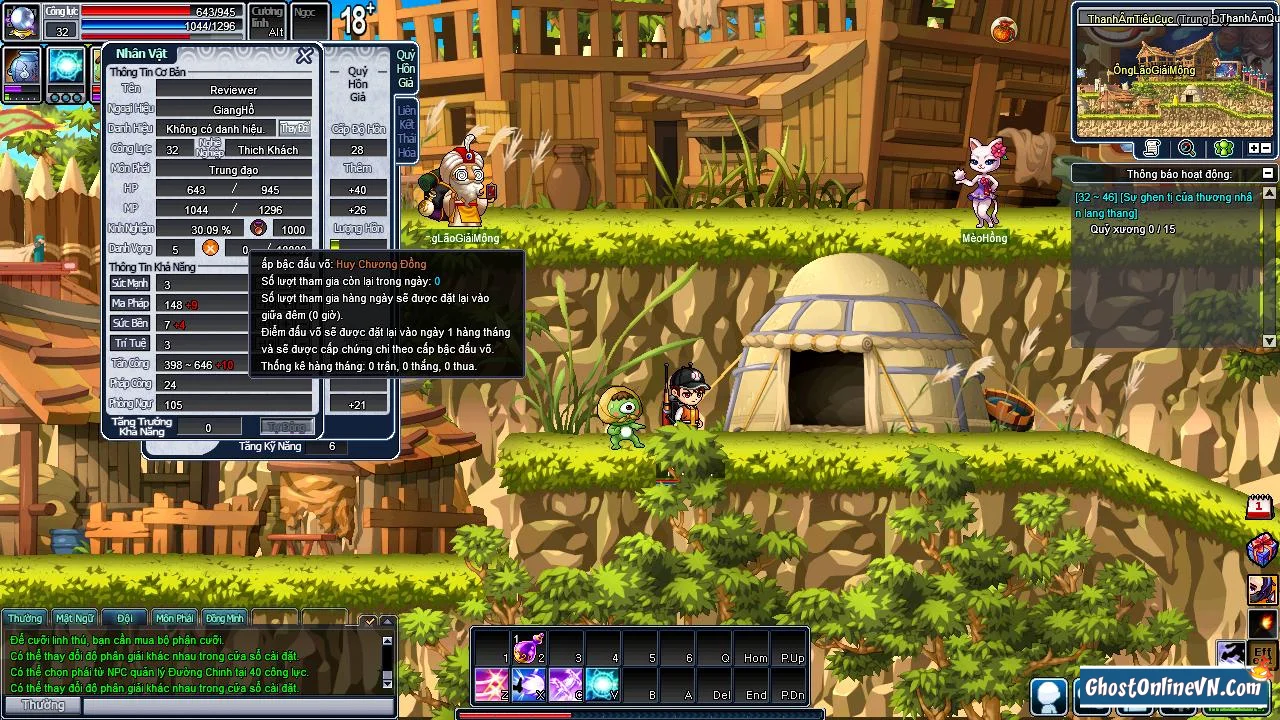Cast the cyan energy orb skill on V

coord(601,685)
